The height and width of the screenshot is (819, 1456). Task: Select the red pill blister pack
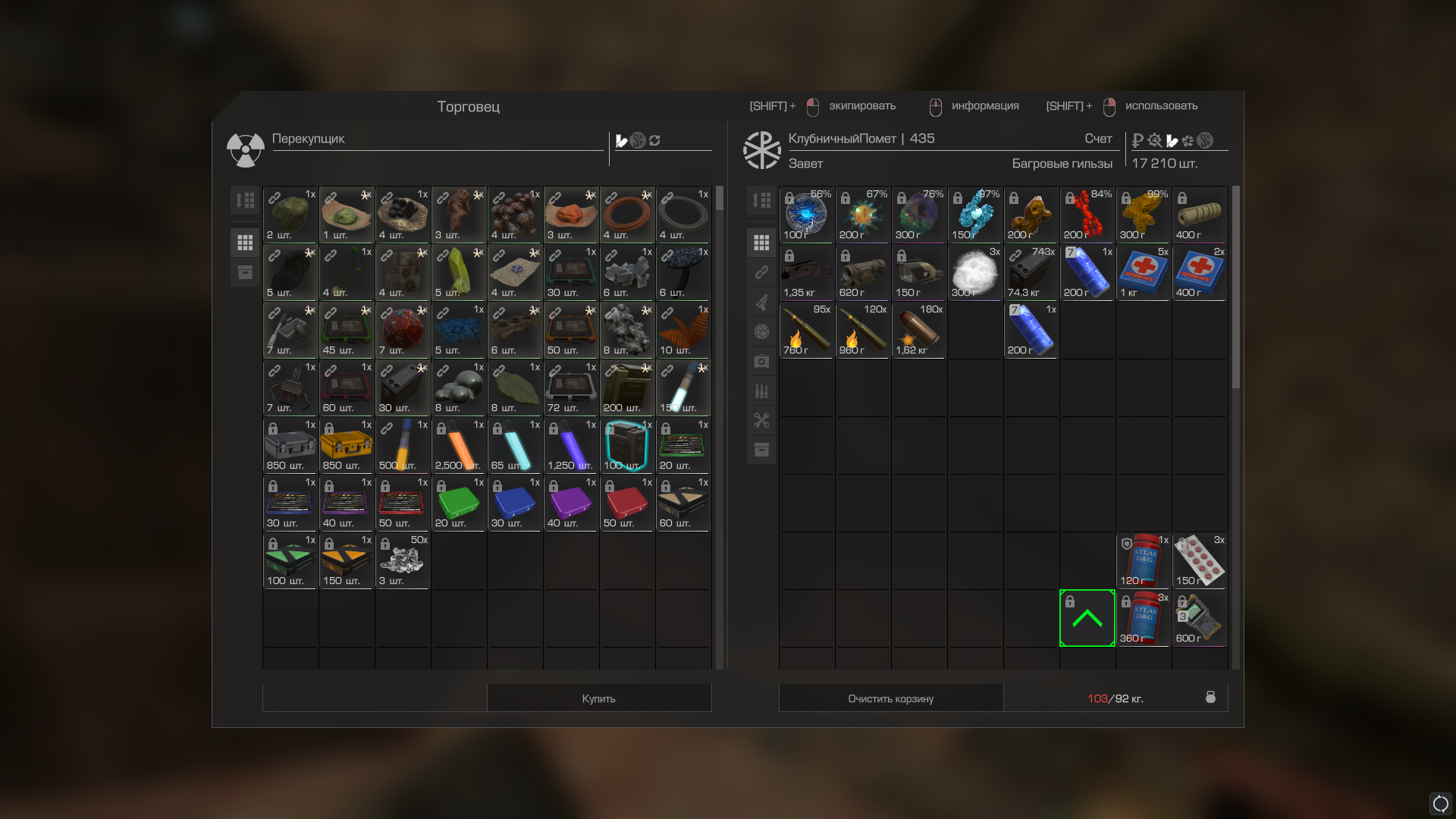(x=1200, y=560)
